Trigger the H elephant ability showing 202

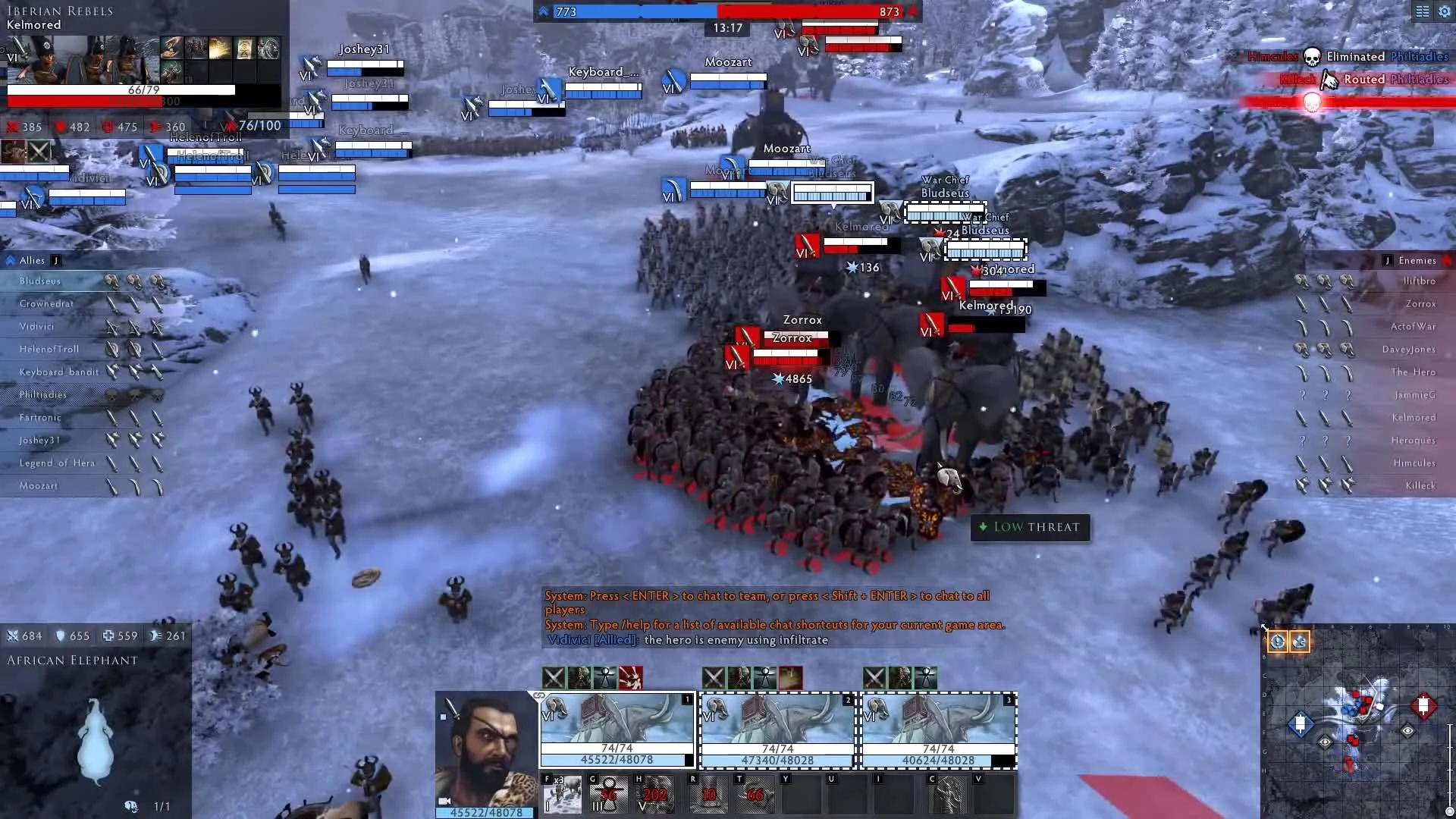coord(654,795)
